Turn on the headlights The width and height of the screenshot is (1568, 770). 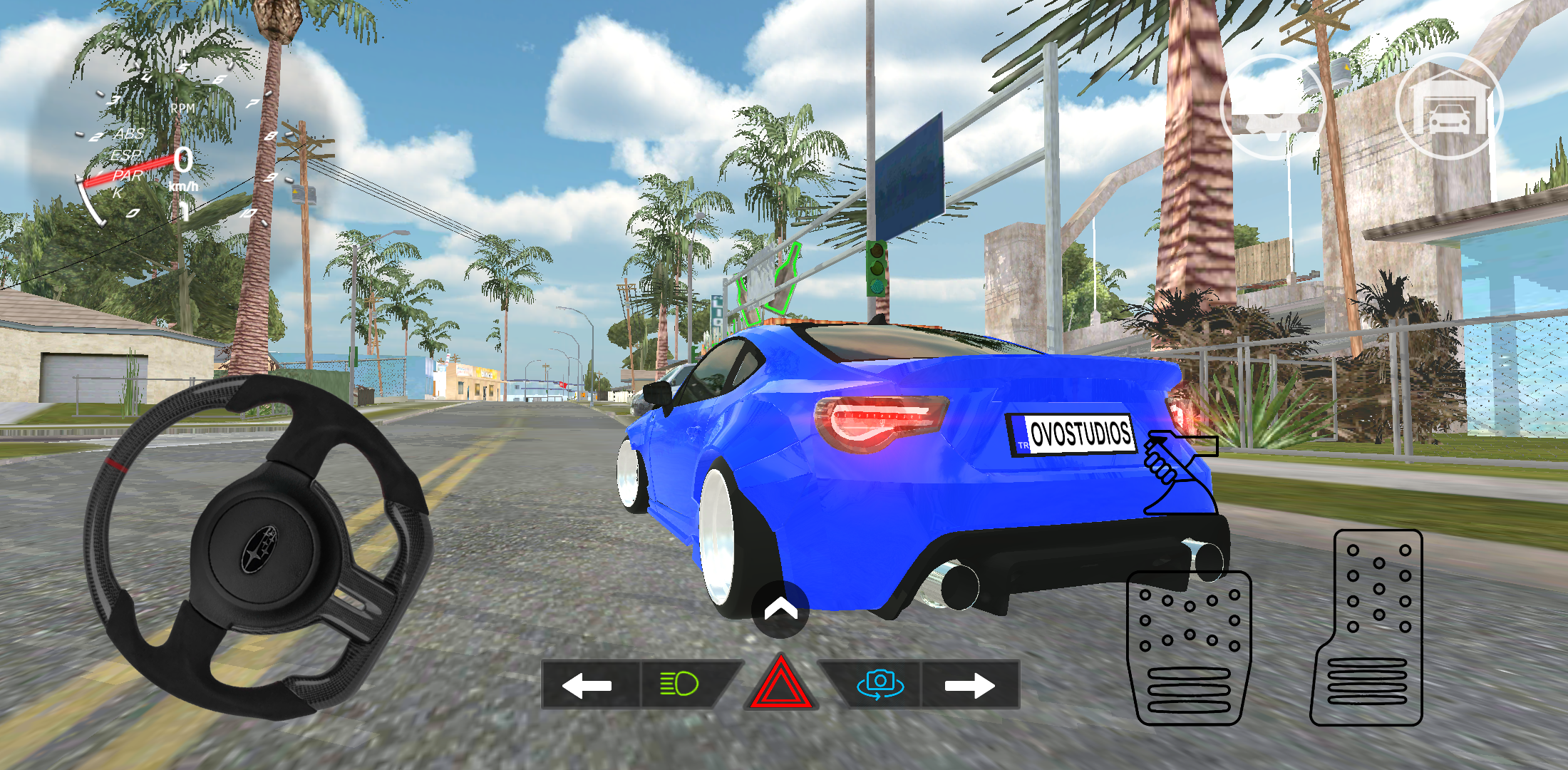(679, 684)
